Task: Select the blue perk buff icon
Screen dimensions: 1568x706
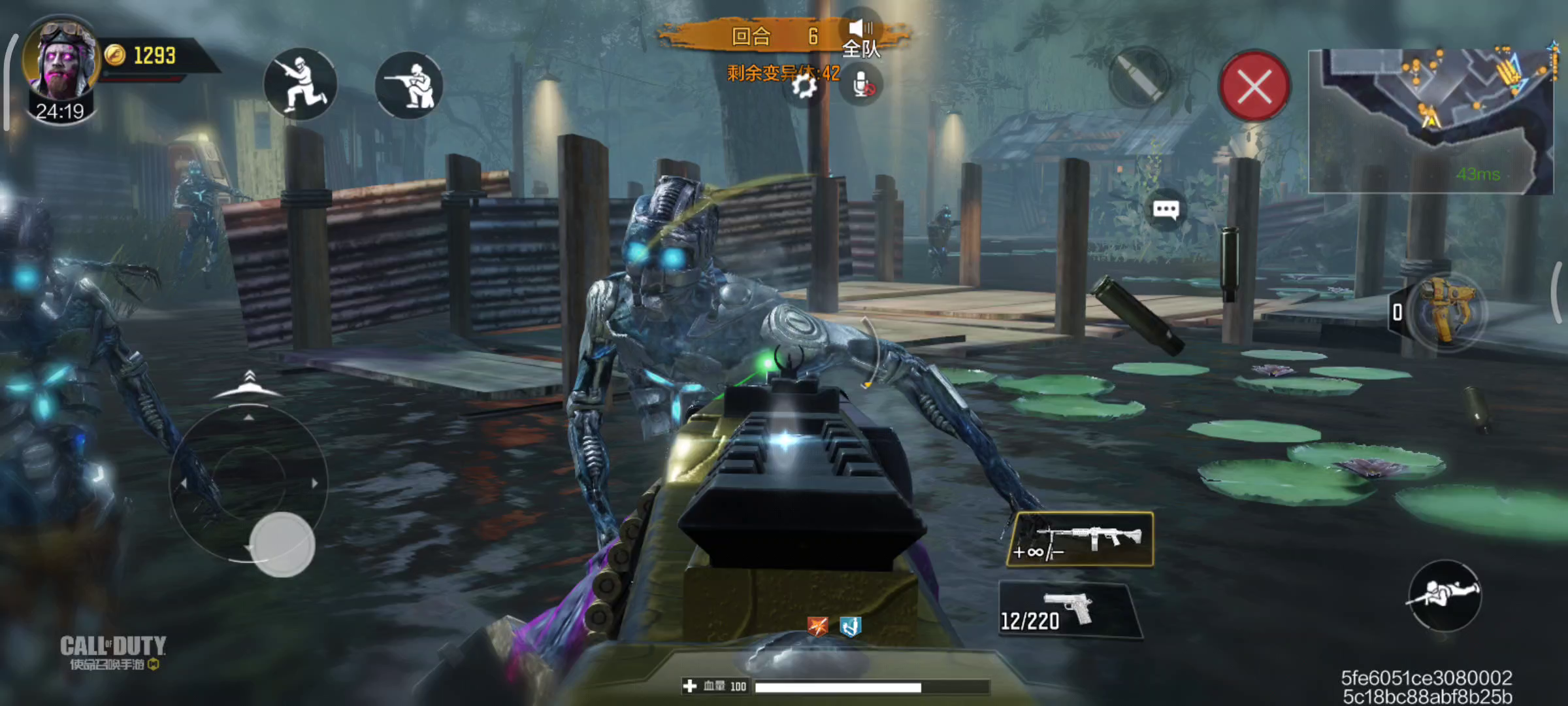Action: pos(849,626)
